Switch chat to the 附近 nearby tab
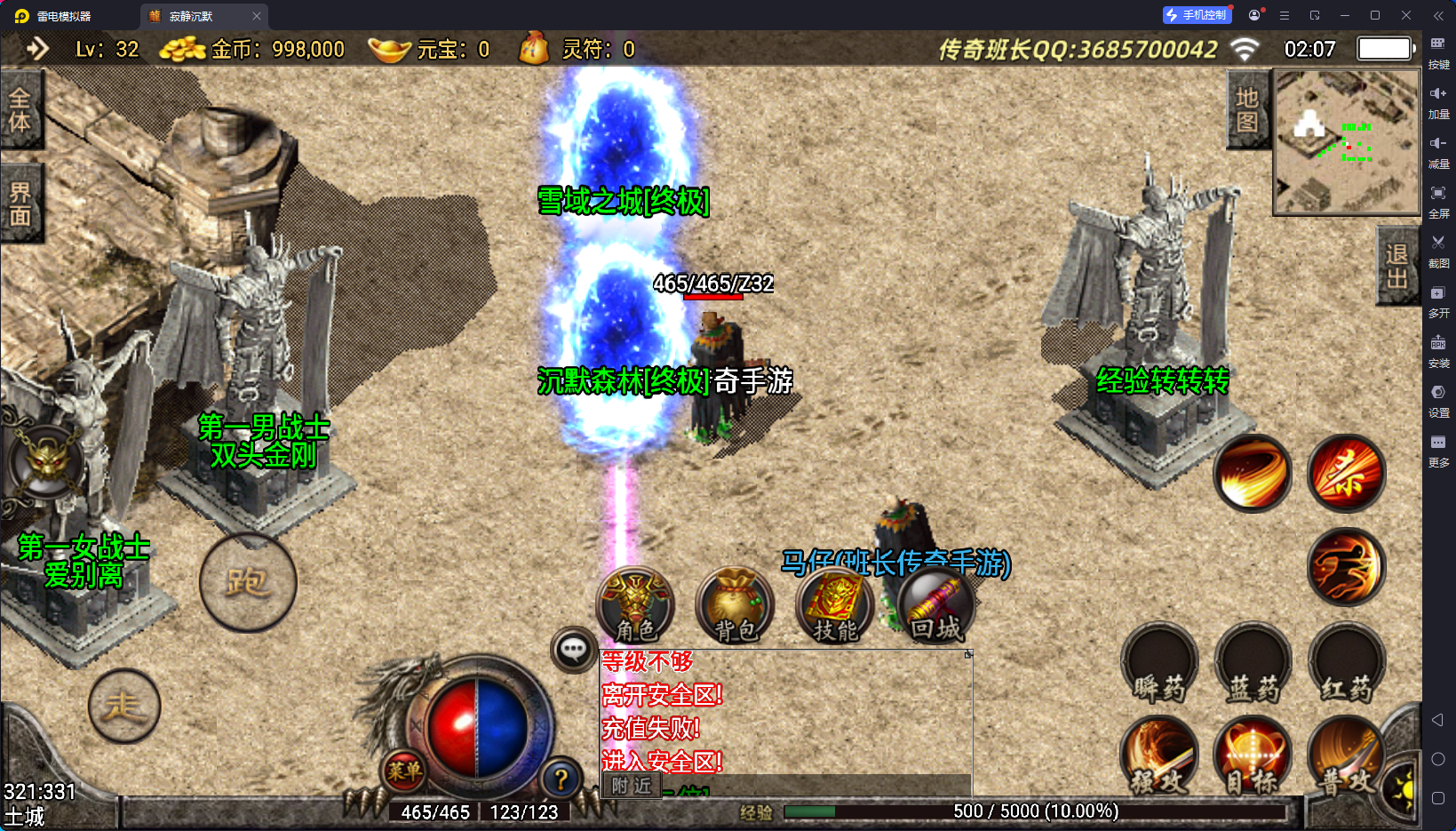This screenshot has width=1456, height=831. pos(632,786)
